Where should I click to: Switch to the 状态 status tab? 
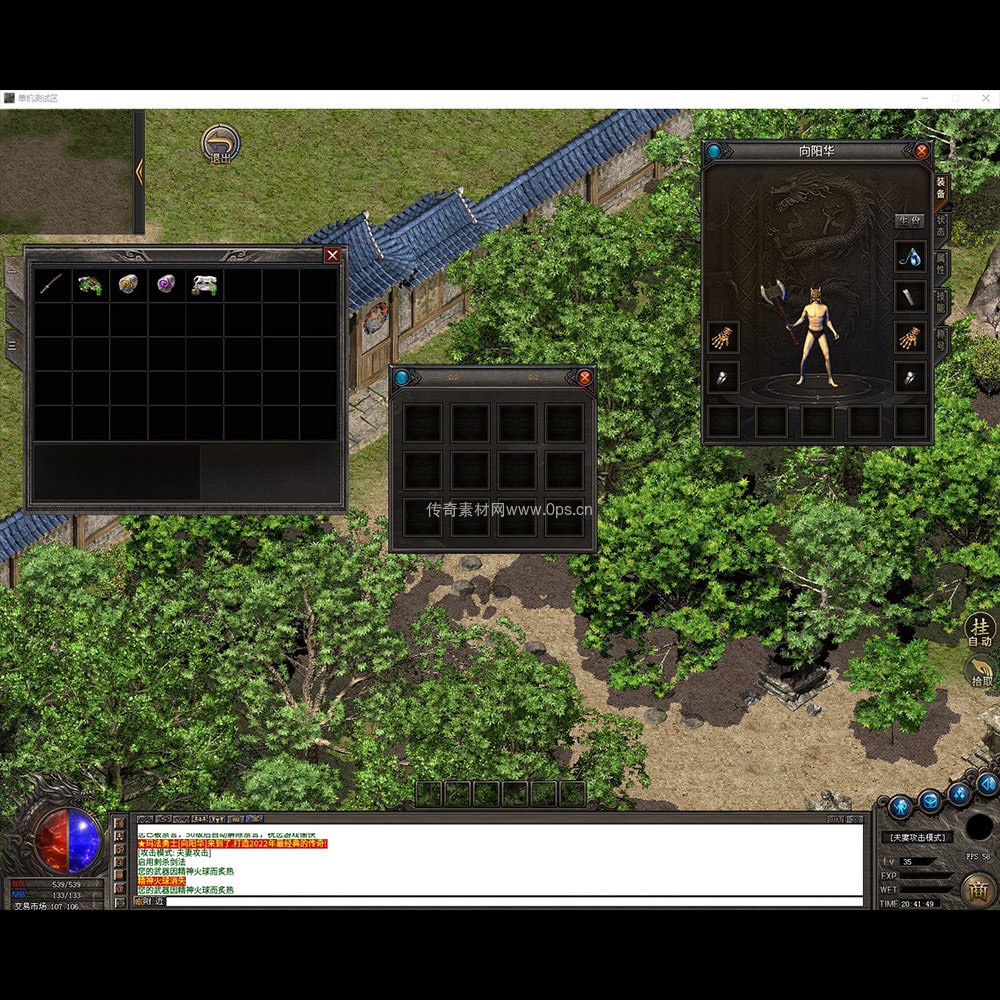pyautogui.click(x=942, y=226)
